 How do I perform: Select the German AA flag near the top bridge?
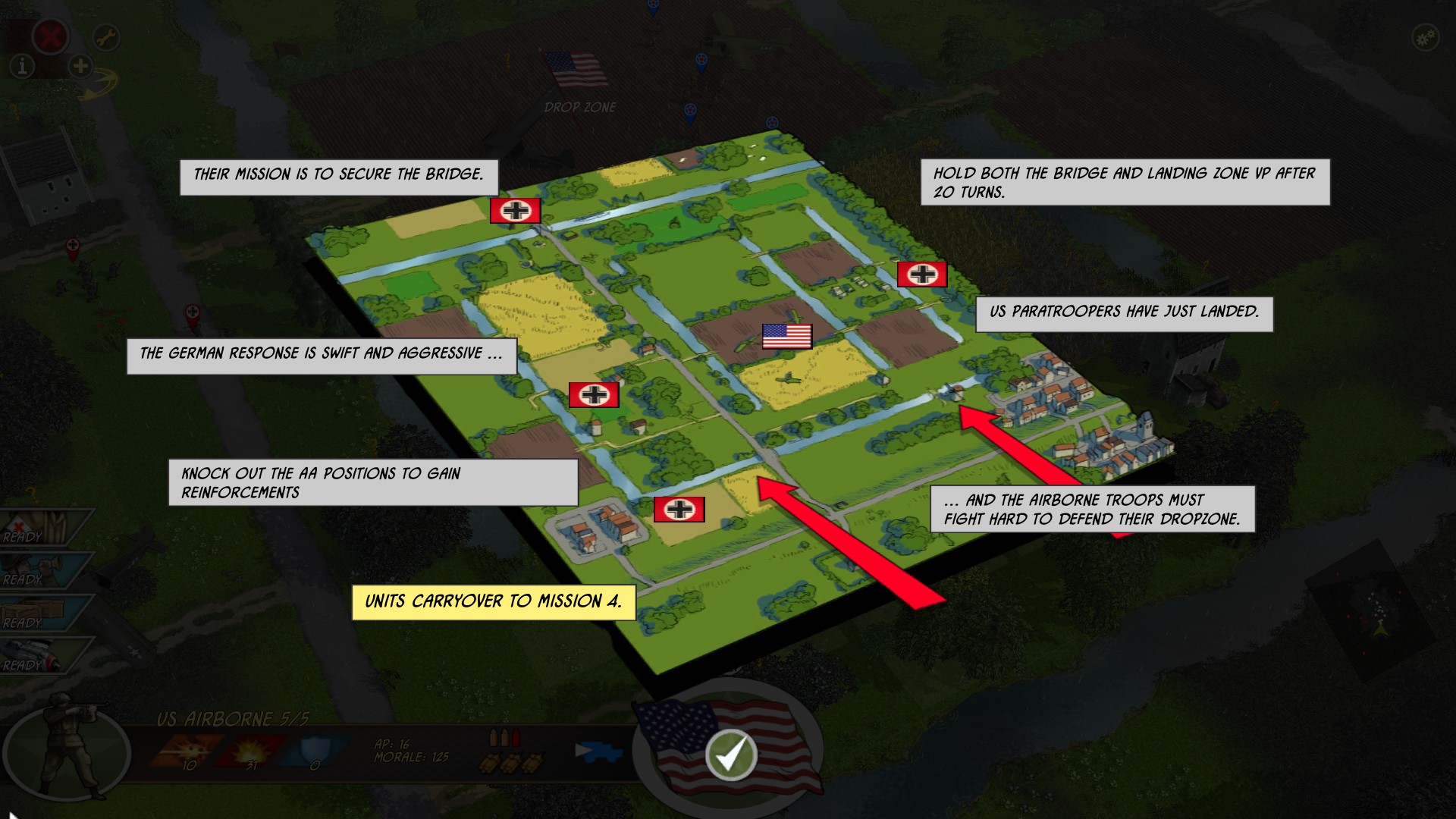pos(516,210)
